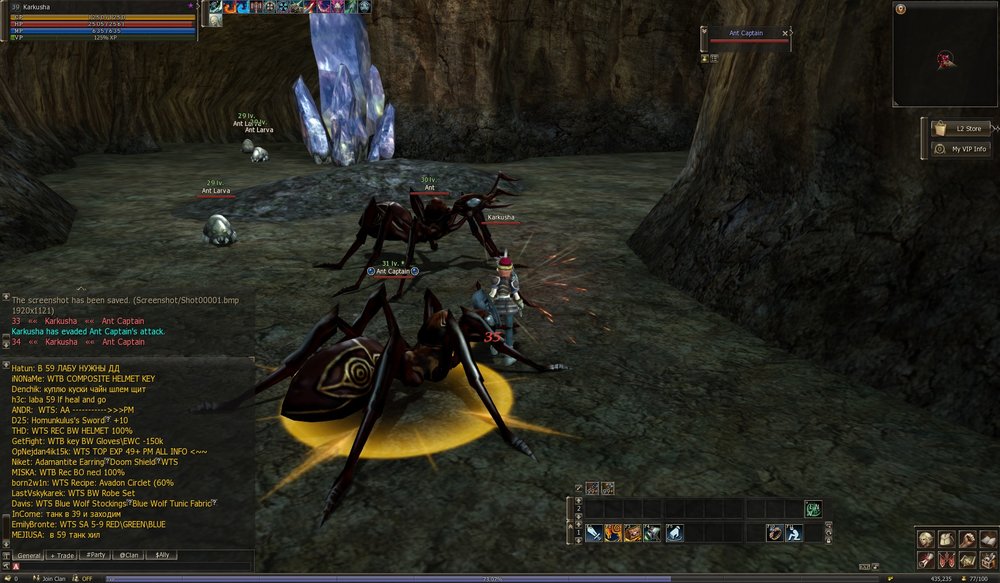
Task: Open the character portrait menu icon
Action: (926, 539)
